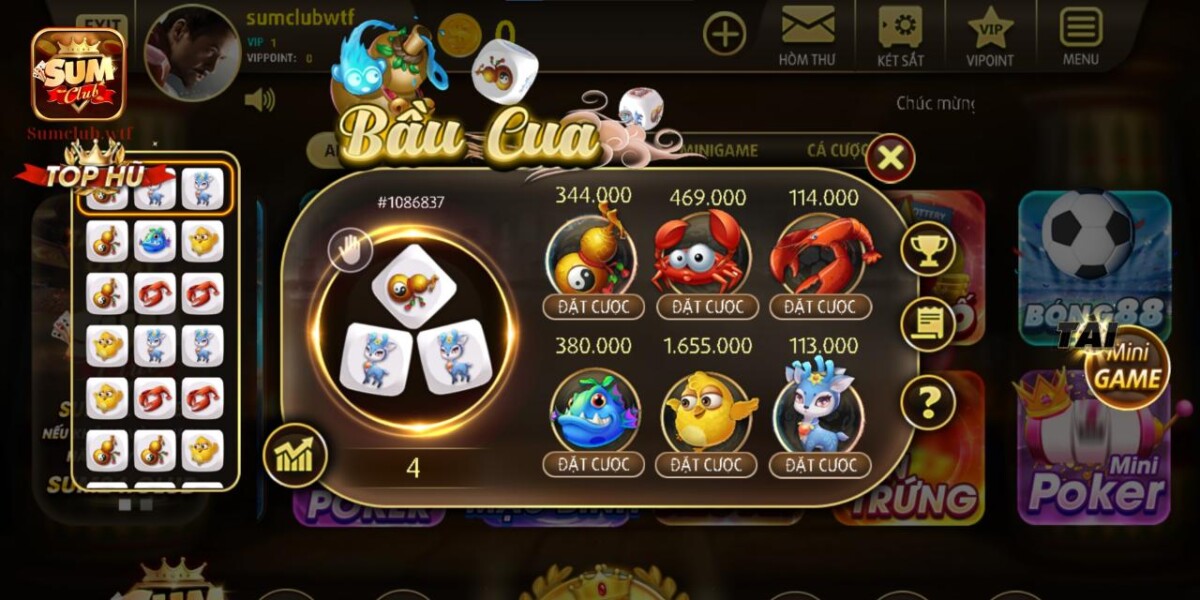
Task: Place a bet on the blue fish
Action: pos(594,464)
